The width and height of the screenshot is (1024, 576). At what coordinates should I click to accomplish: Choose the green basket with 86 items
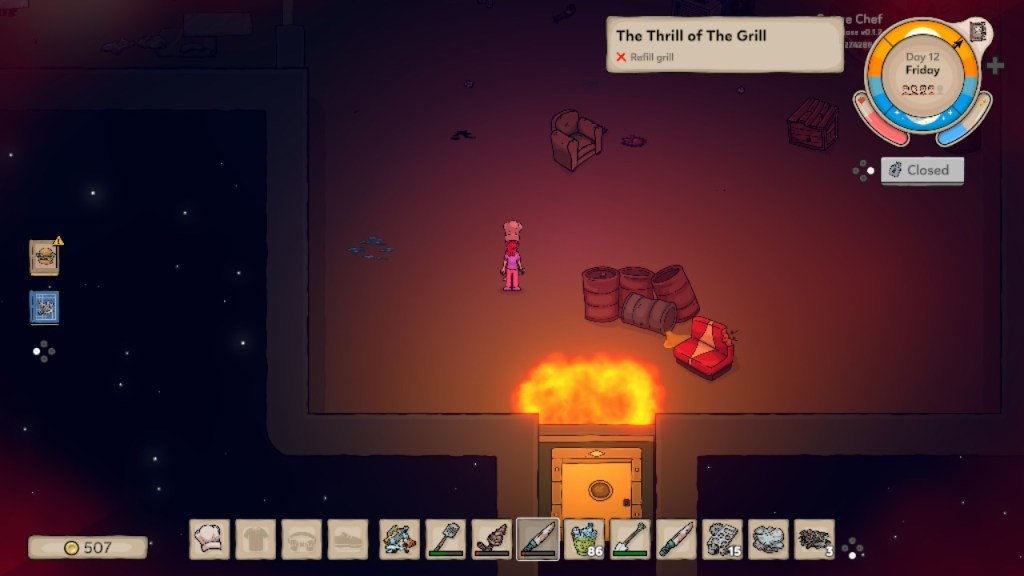[x=584, y=539]
